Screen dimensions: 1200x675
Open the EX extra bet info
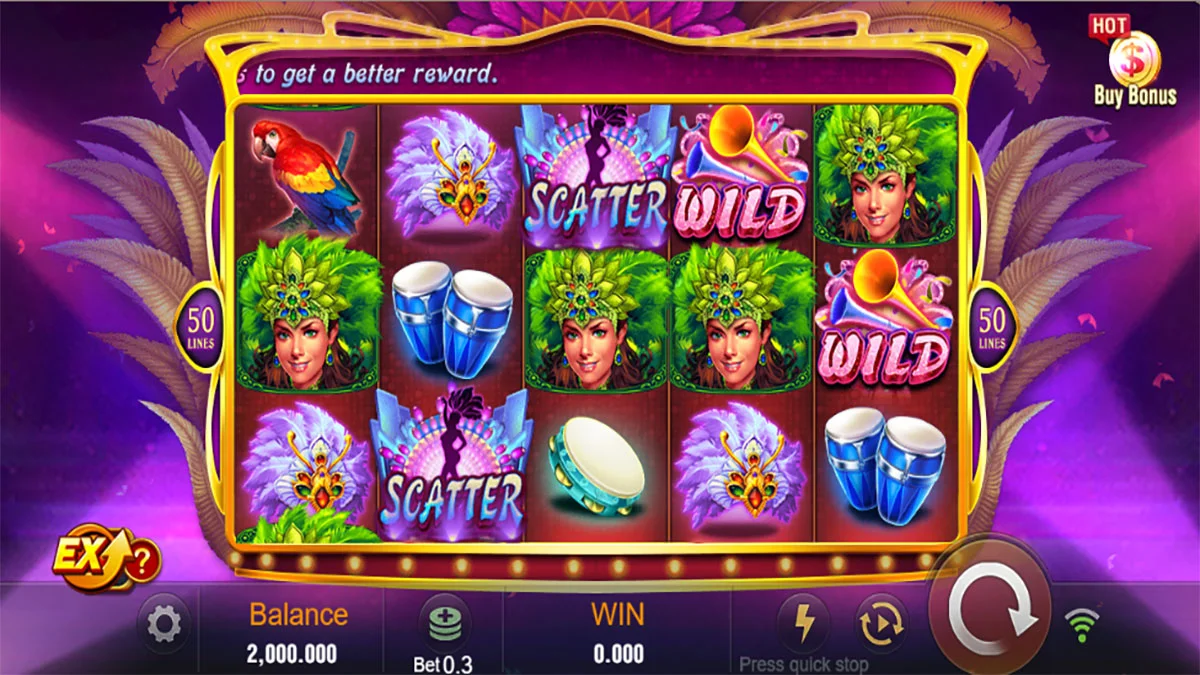(x=106, y=556)
